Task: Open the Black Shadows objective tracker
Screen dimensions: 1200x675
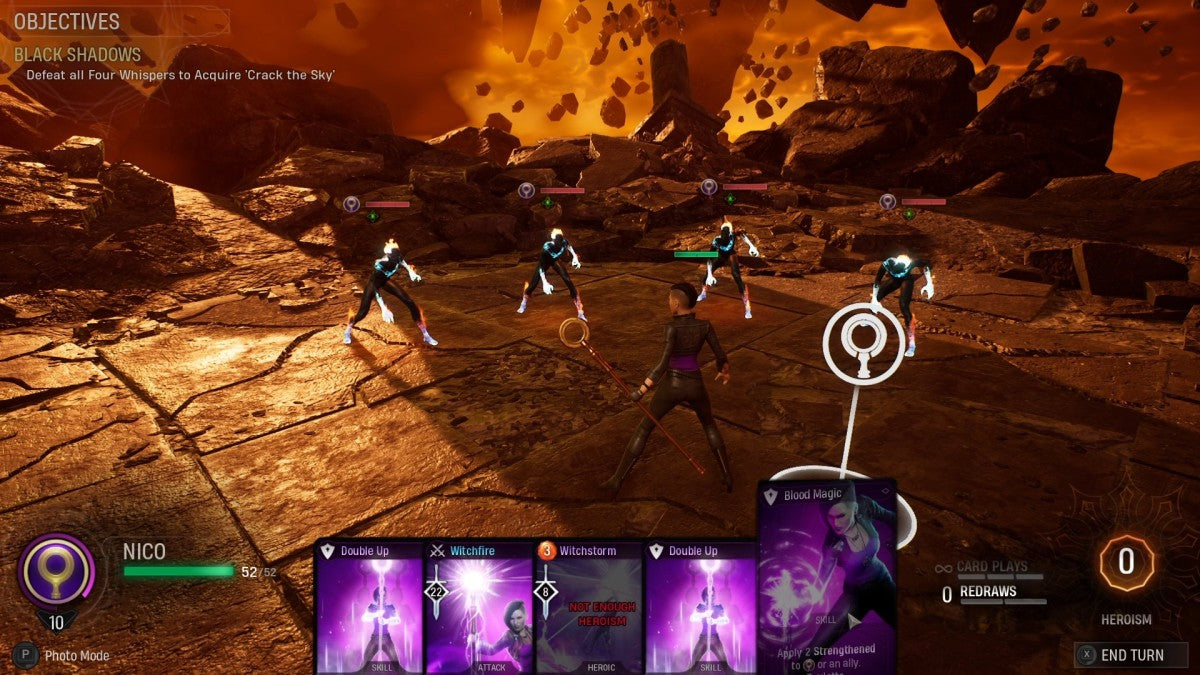Action: tap(78, 55)
